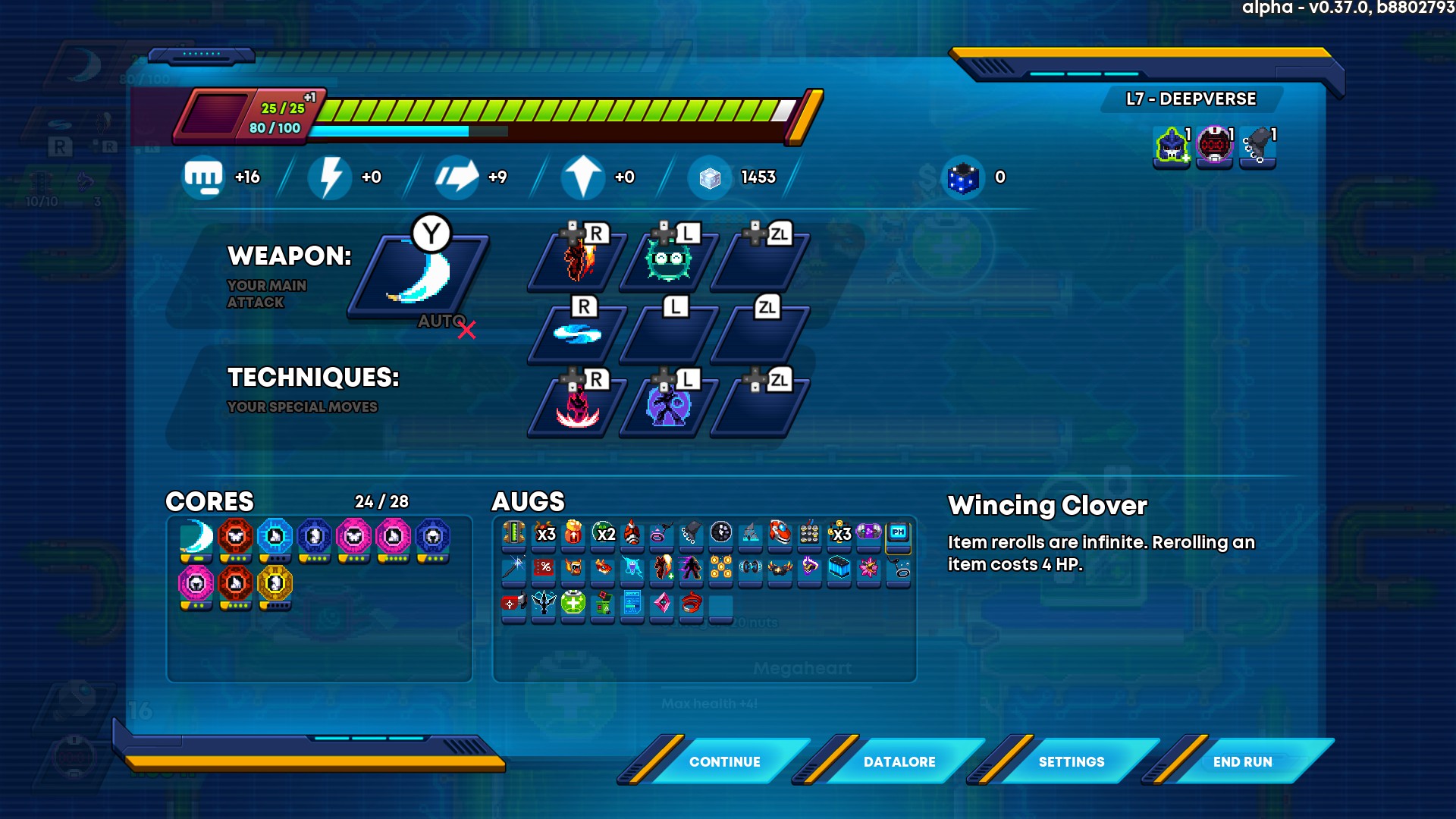Select the crescent blade weapon slot
This screenshot has width=1456, height=819.
click(419, 276)
